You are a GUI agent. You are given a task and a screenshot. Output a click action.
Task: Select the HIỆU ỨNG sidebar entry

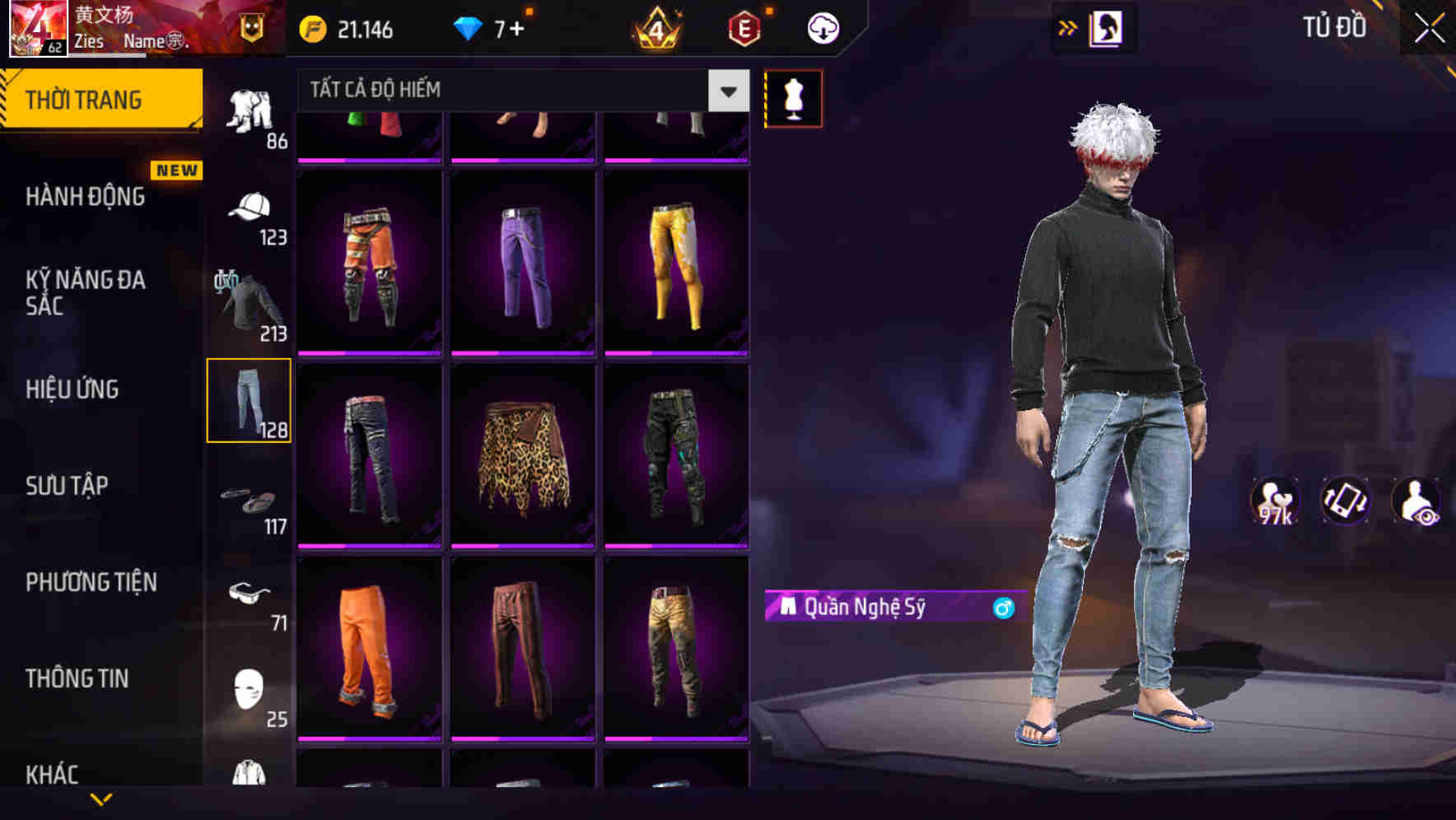point(72,389)
